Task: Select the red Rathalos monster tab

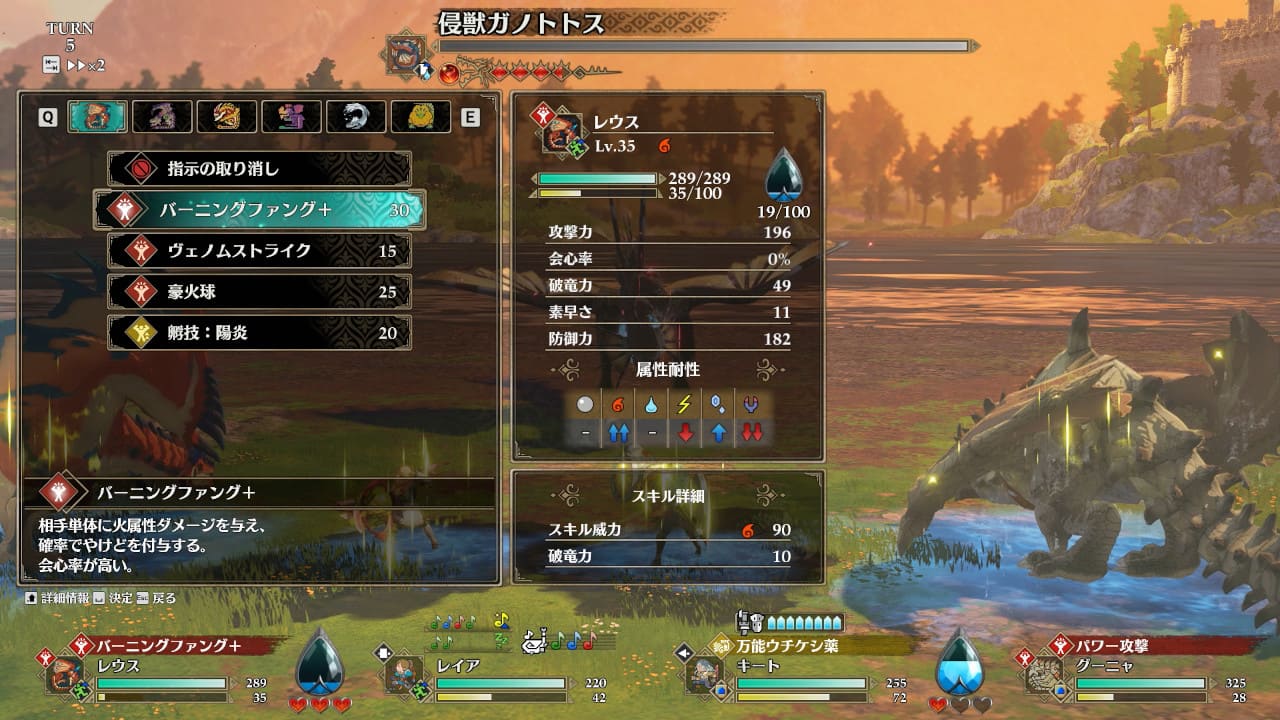Action: 97,117
